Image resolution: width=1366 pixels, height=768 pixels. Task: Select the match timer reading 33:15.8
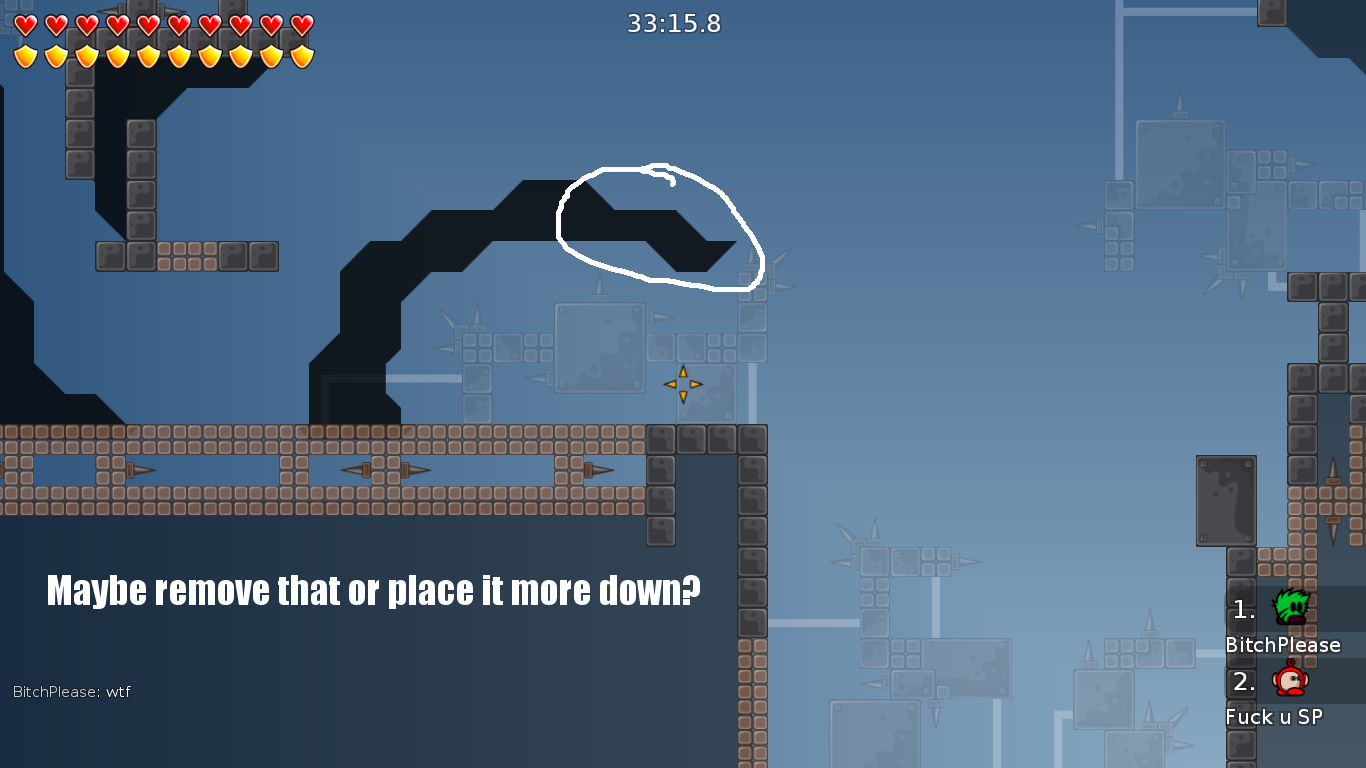[675, 24]
